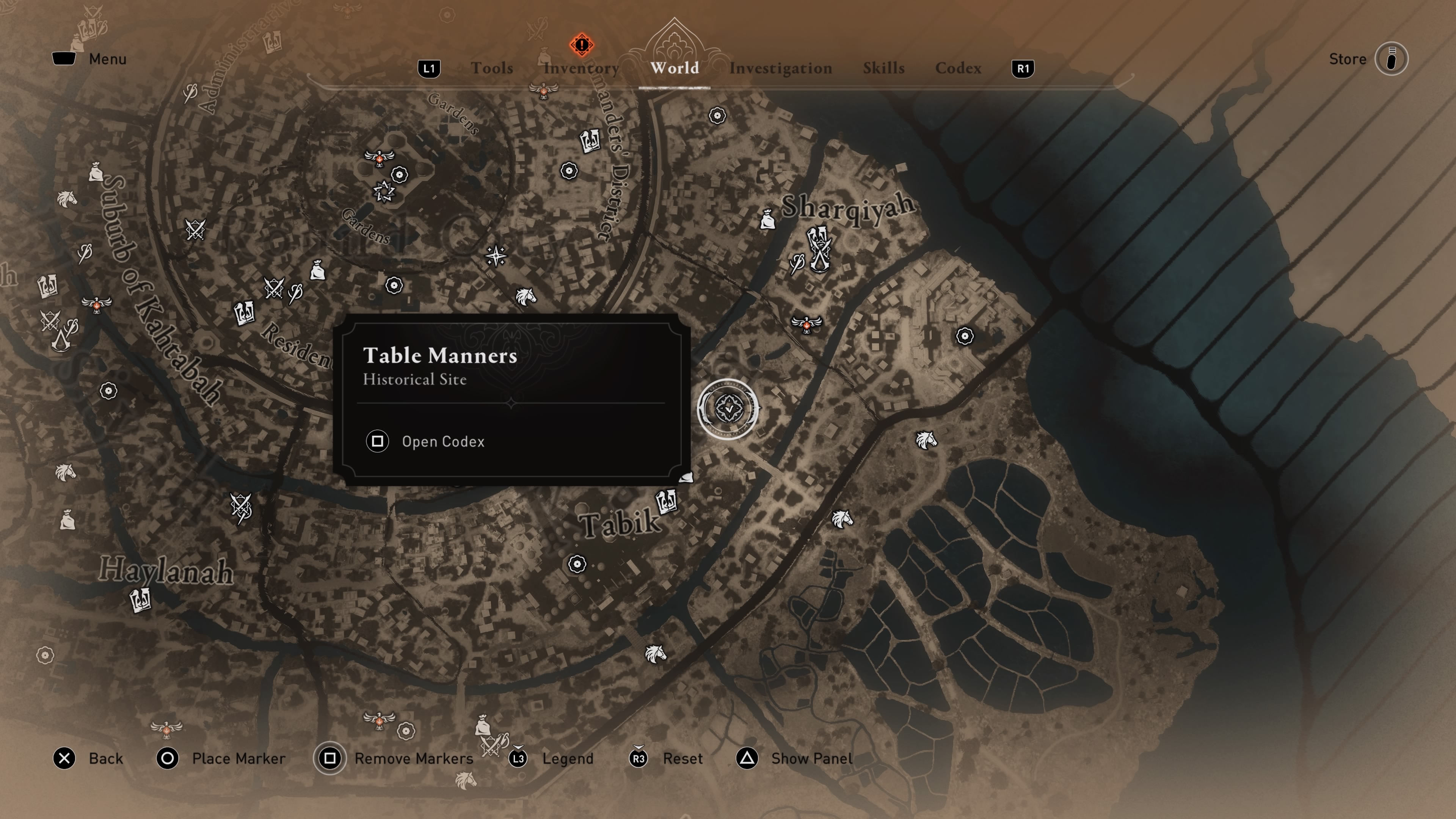Viewport: 1456px width, 819px height.
Task: Open the Inventory tab
Action: pos(581,68)
